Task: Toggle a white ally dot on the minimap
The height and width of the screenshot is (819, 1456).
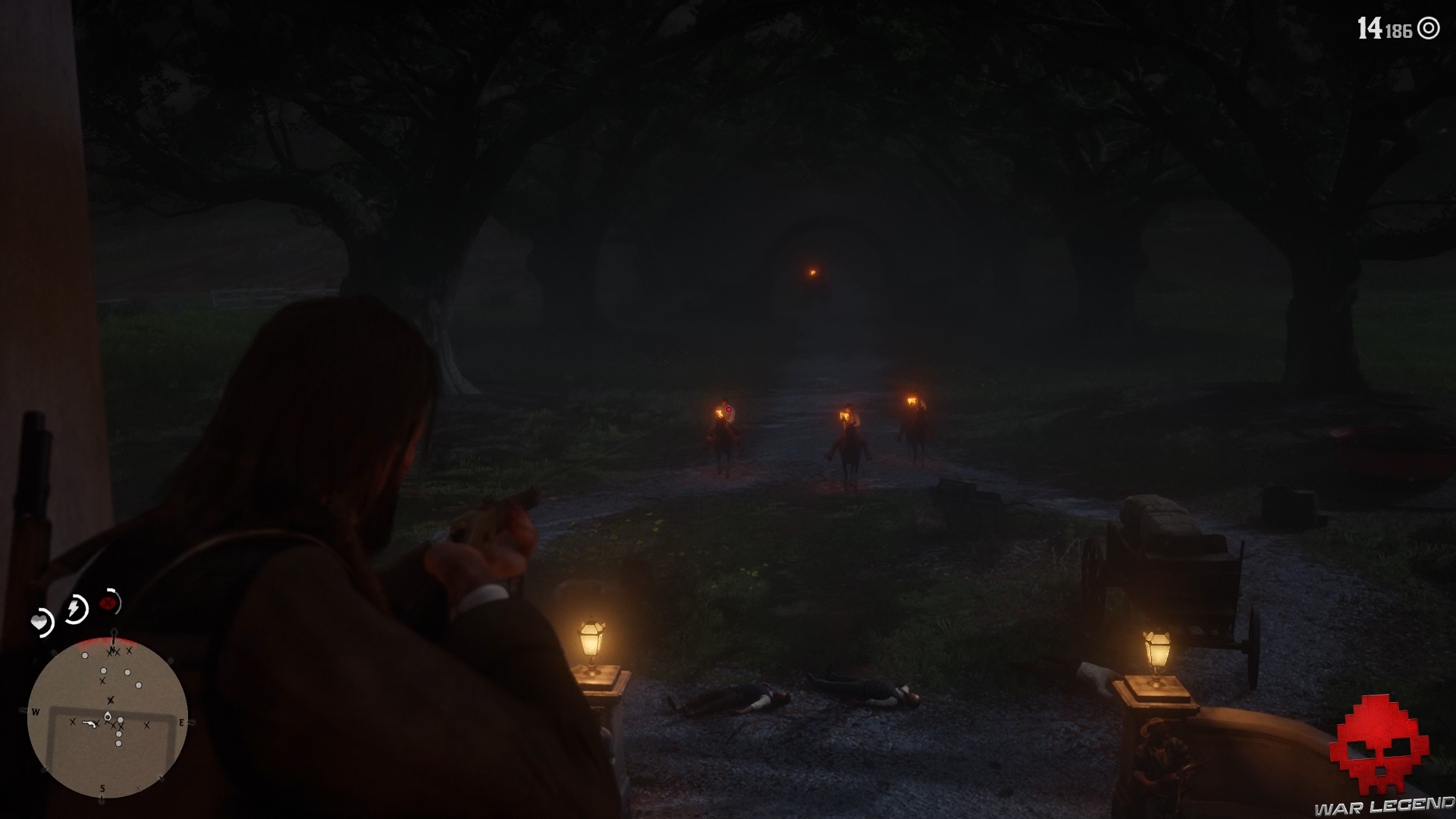Action: pyautogui.click(x=85, y=654)
